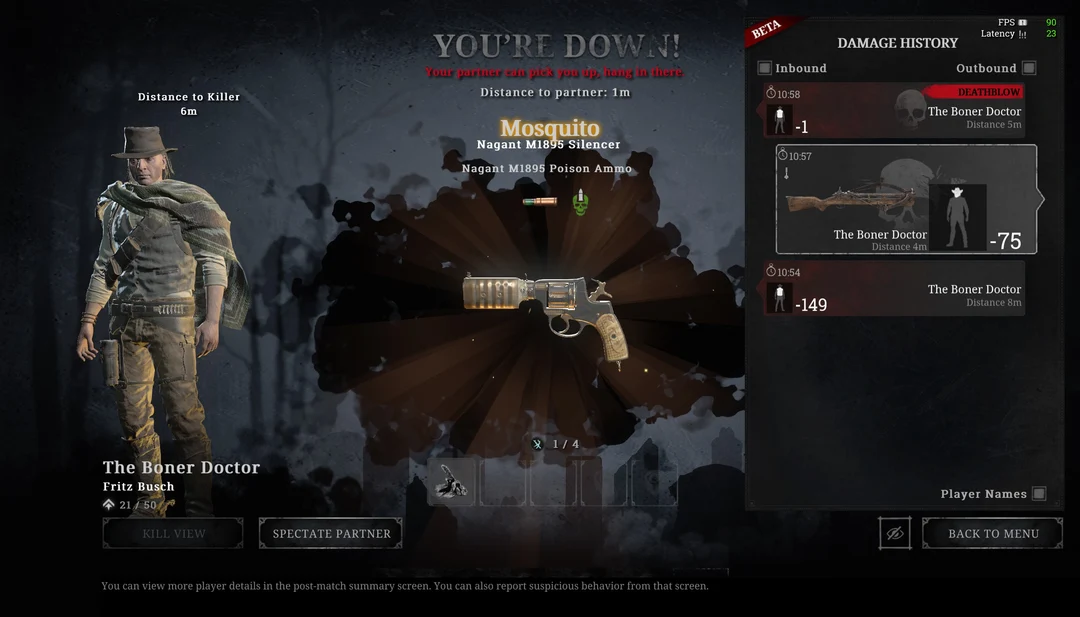Go back to menu
Image resolution: width=1080 pixels, height=617 pixels.
[x=992, y=533]
